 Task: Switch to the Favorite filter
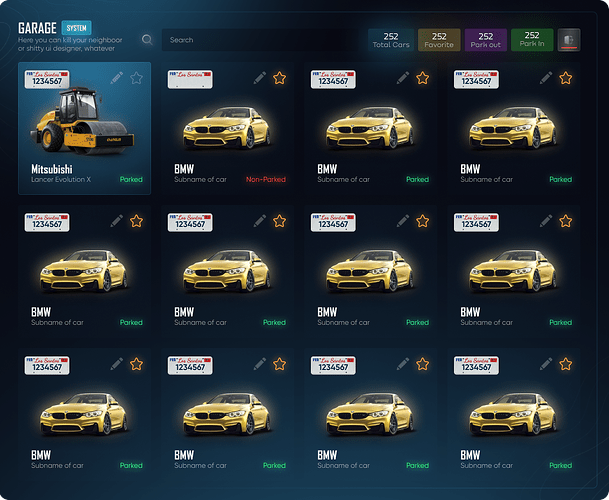click(x=439, y=40)
